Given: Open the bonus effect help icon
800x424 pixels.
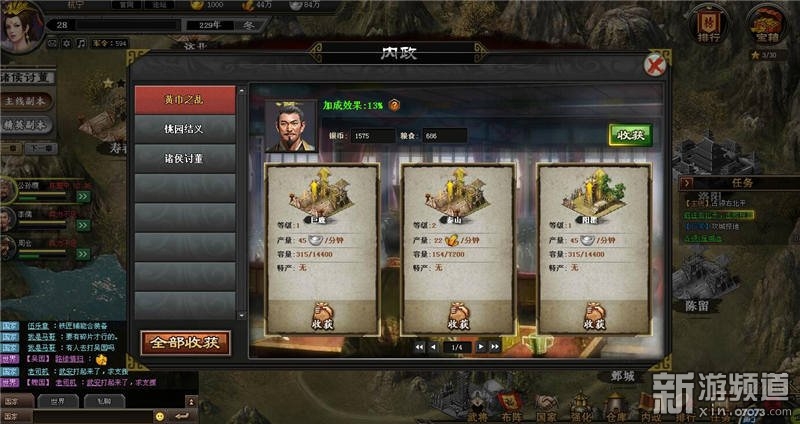Looking at the screenshot, I should pyautogui.click(x=394, y=104).
